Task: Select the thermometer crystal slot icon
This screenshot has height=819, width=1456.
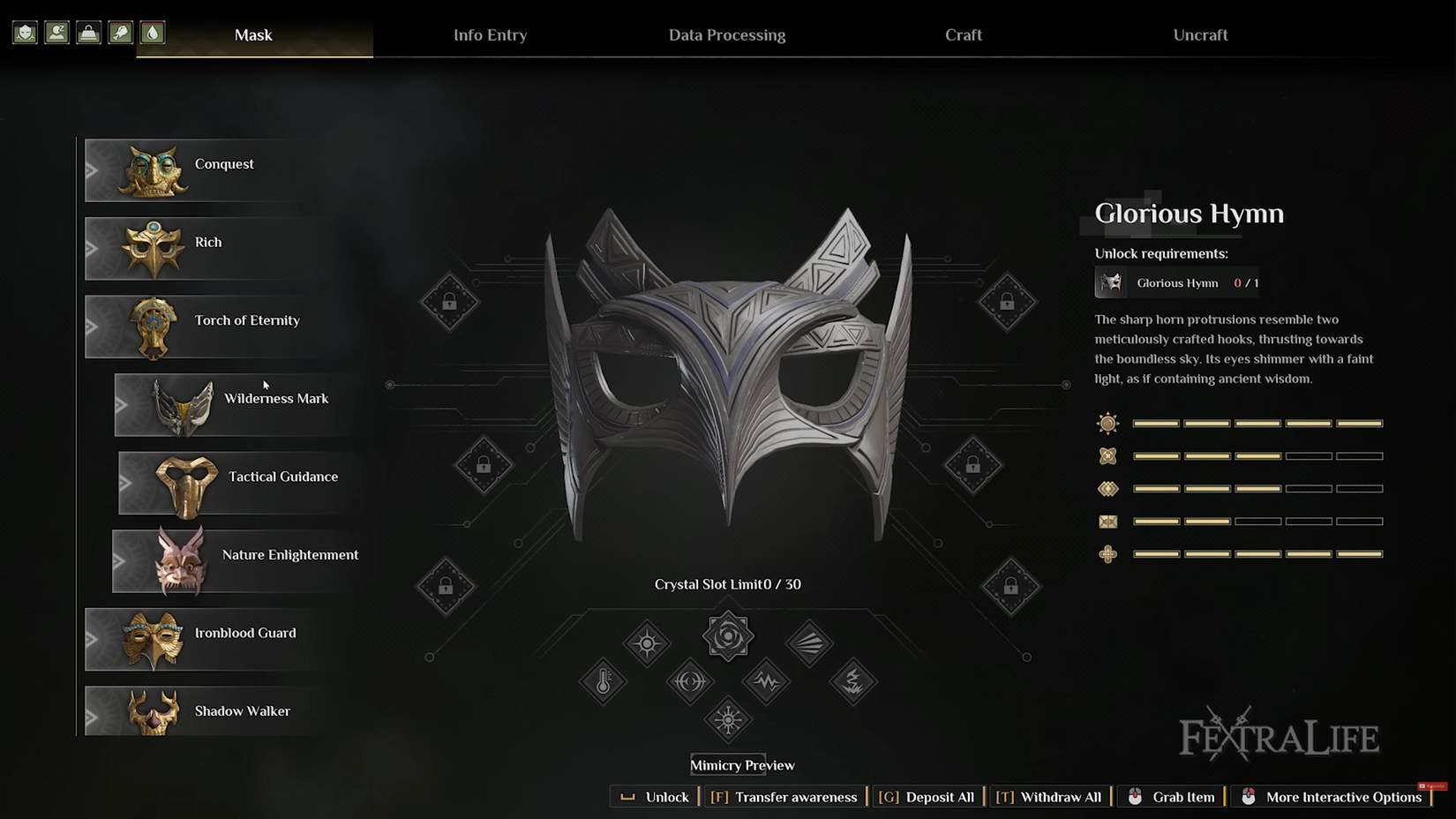Action: pos(604,681)
